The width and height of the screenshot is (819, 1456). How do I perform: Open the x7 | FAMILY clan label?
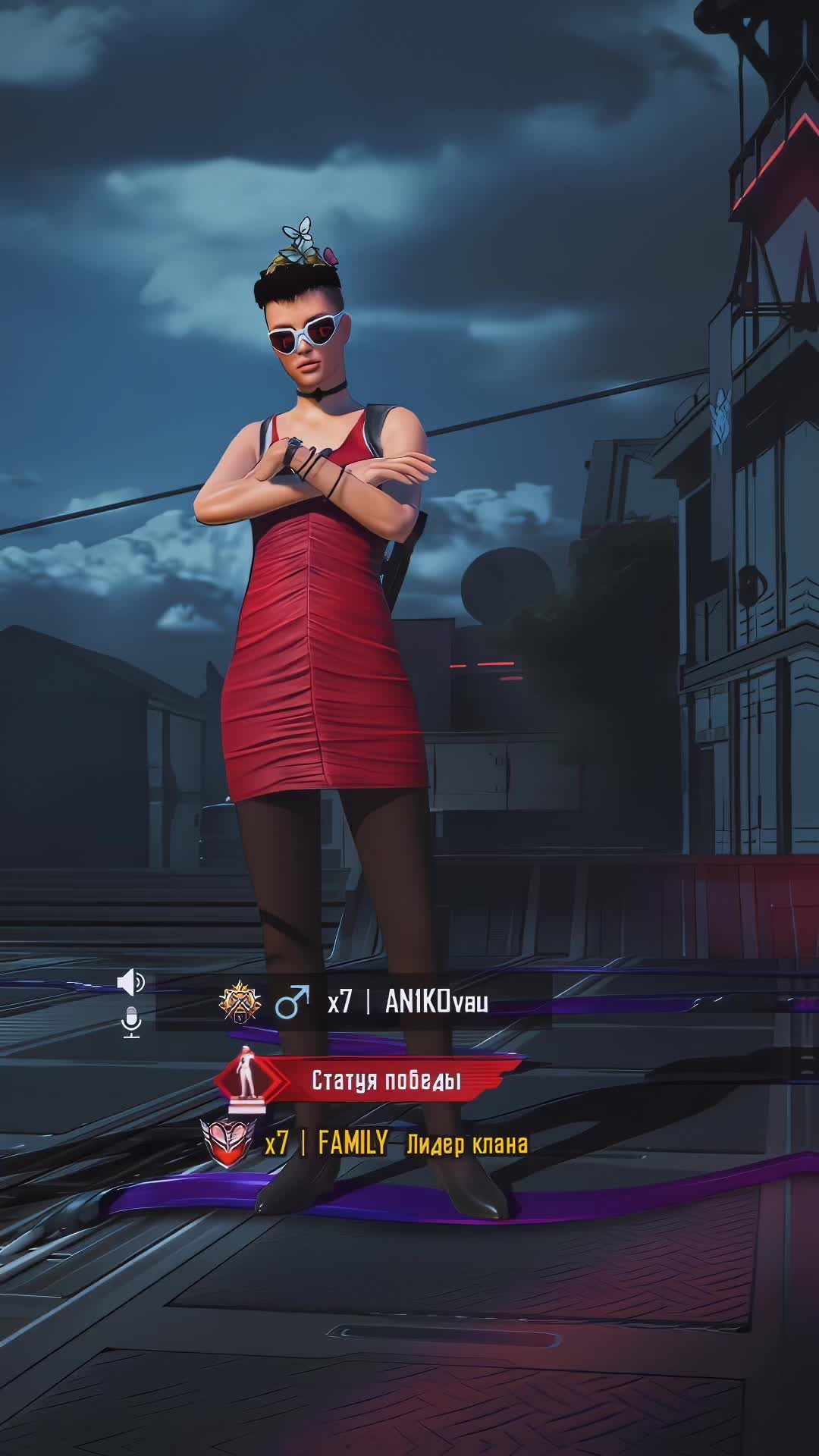coord(326,1142)
